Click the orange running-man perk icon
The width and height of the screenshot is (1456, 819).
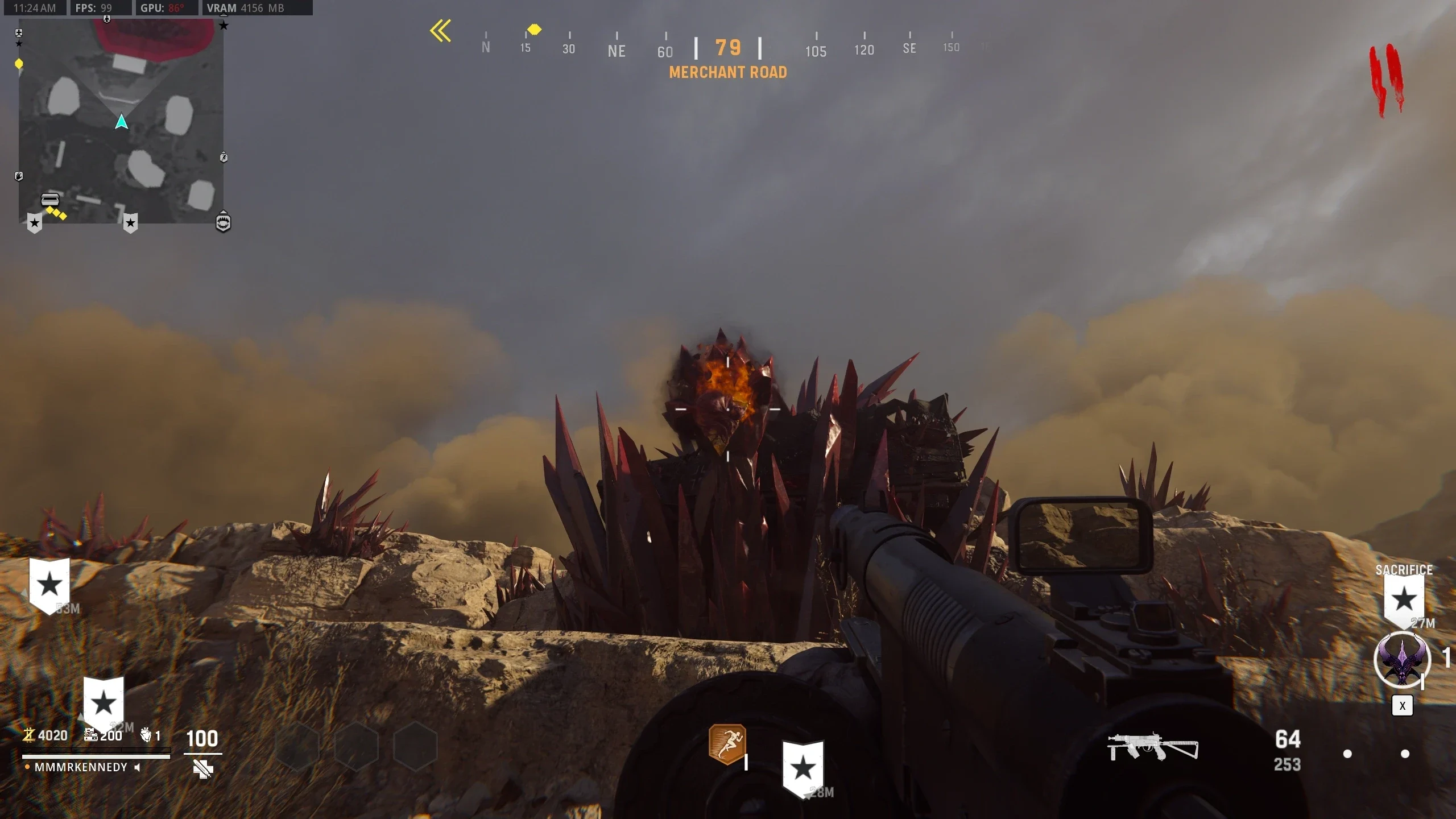pyautogui.click(x=727, y=743)
